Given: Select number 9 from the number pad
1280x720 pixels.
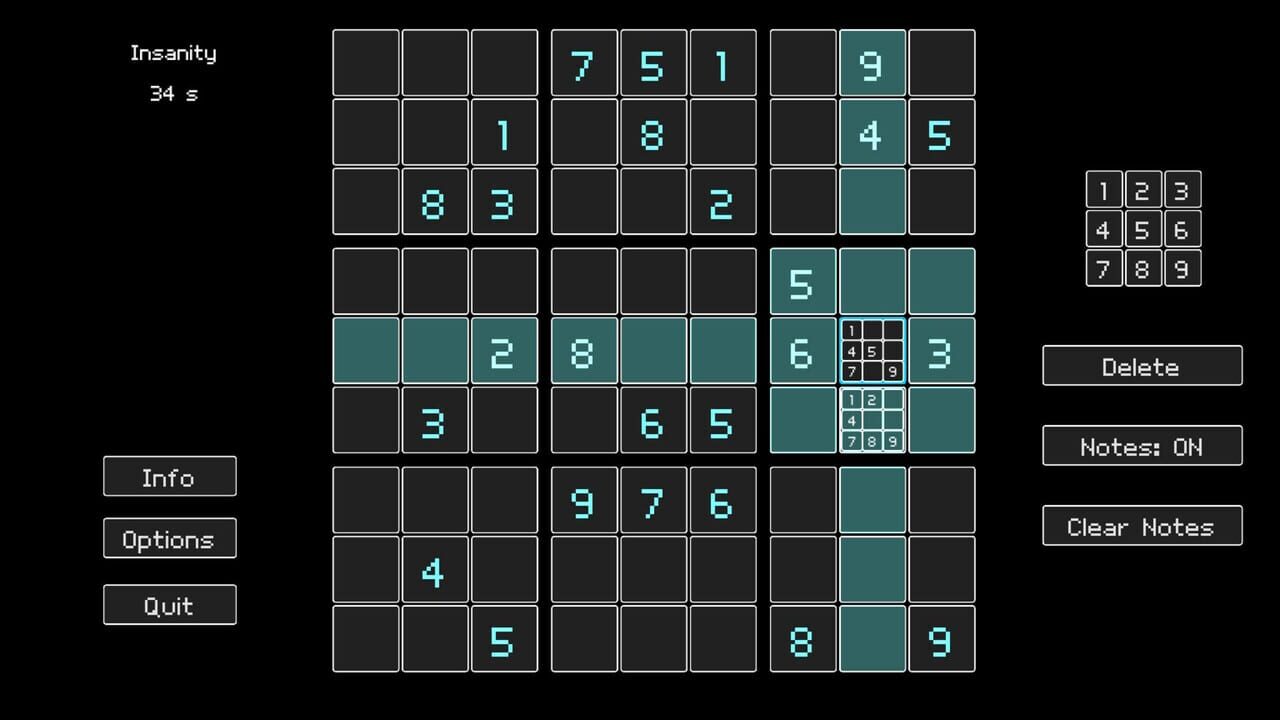Looking at the screenshot, I should pos(1182,269).
